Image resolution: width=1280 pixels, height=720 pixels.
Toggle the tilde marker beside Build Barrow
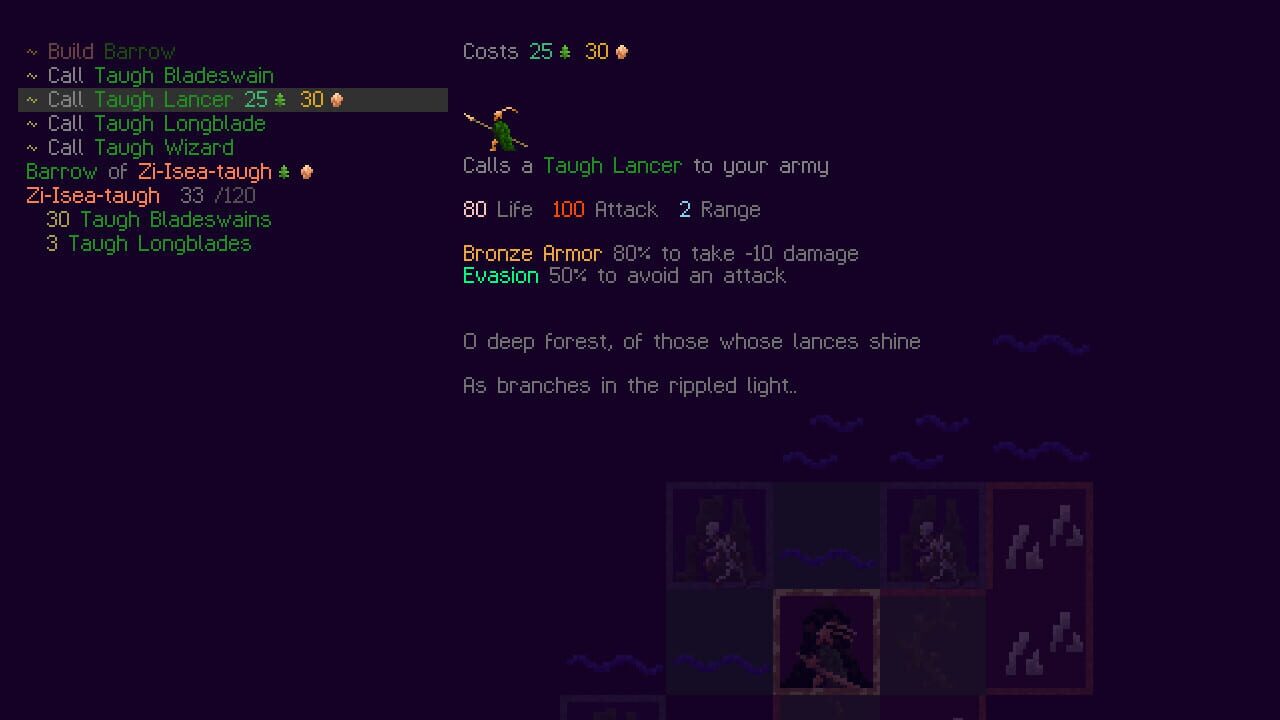[34, 51]
